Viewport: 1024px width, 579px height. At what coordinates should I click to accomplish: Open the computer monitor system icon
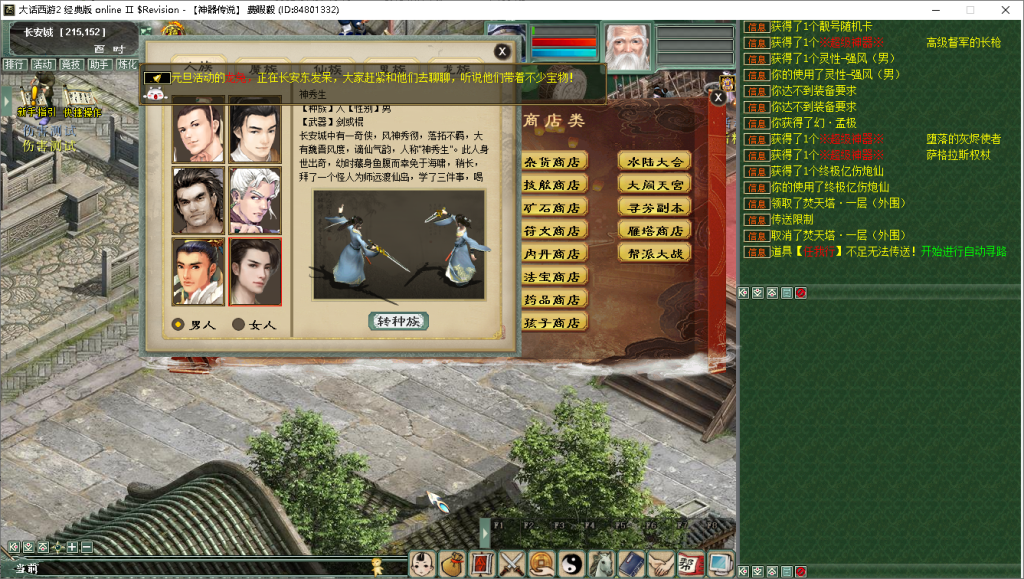tap(720, 564)
